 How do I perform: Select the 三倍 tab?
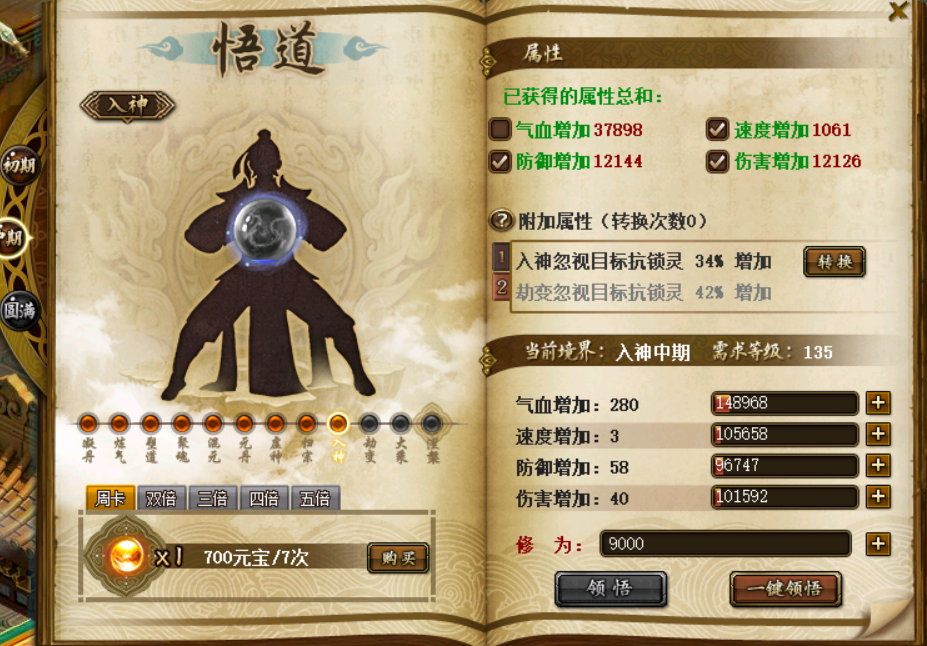coord(212,498)
